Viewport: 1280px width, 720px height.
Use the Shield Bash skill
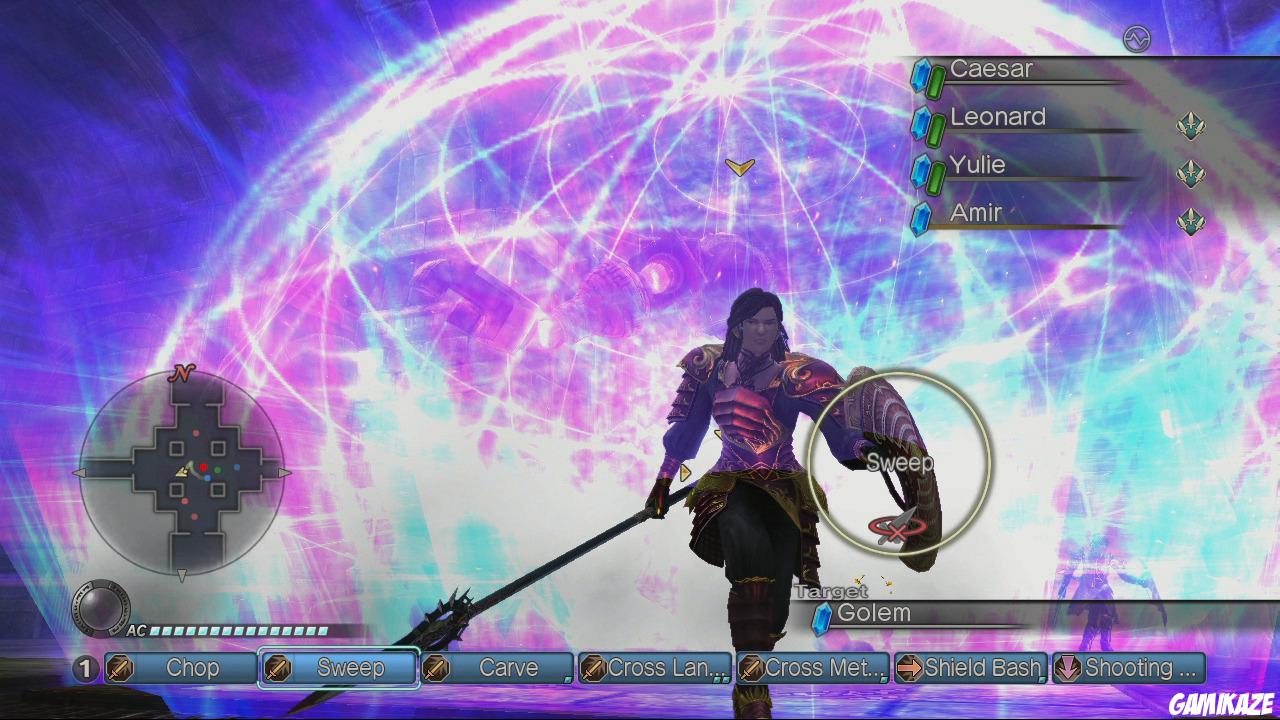970,668
